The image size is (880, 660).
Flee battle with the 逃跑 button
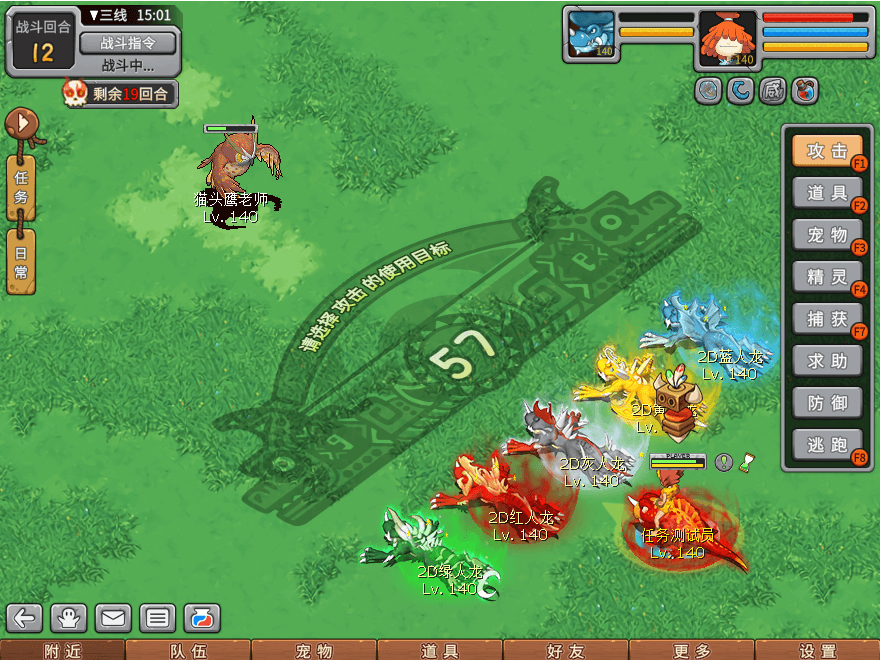[827, 445]
